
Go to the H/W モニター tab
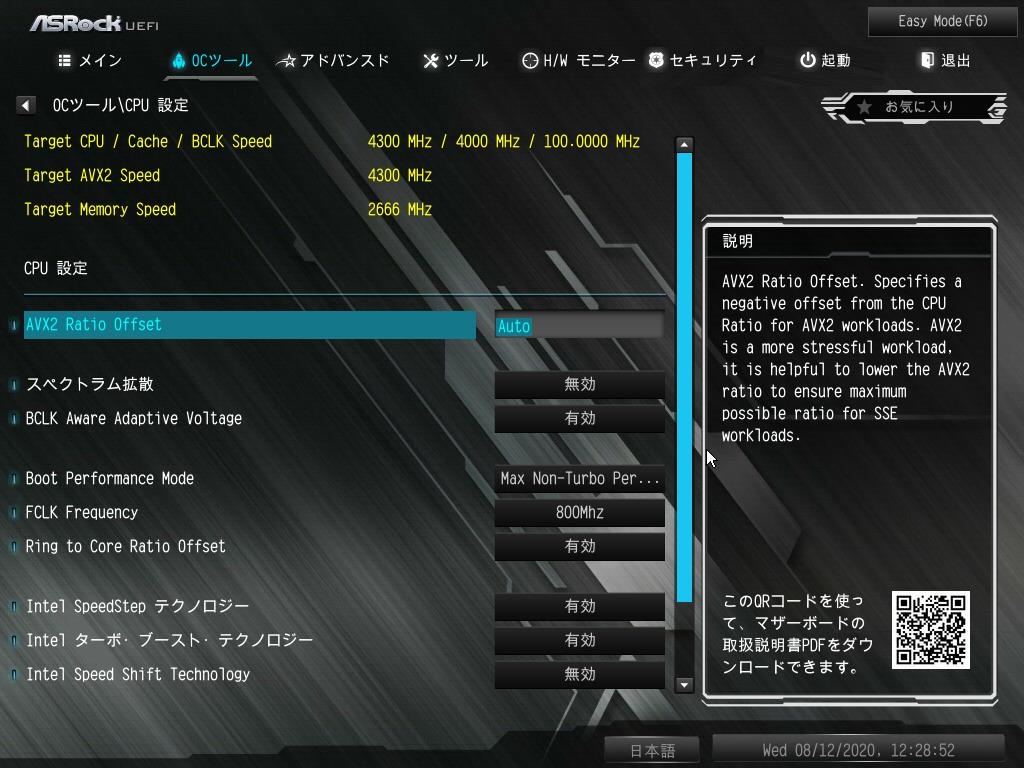(578, 61)
